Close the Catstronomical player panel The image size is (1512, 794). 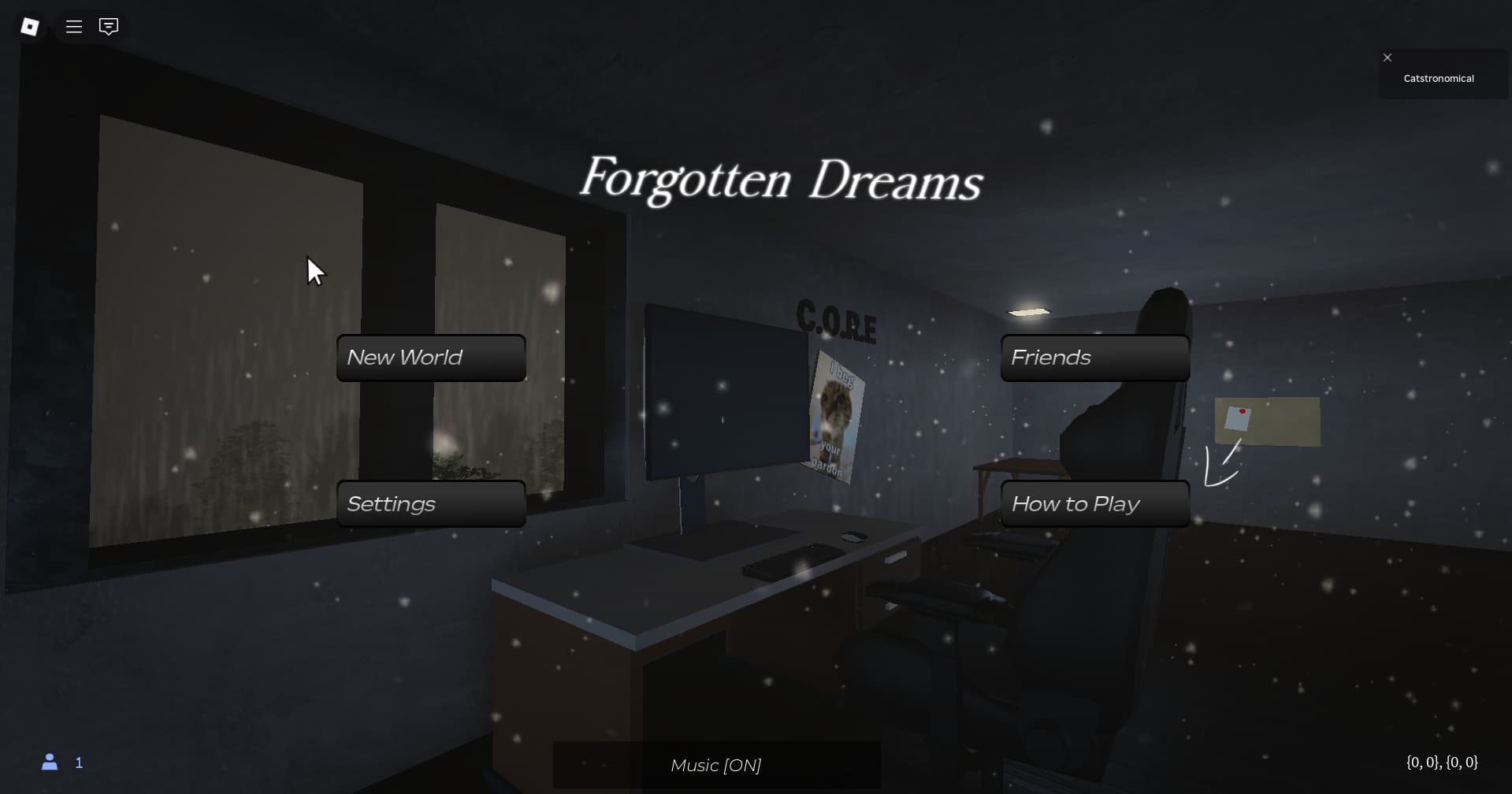[x=1387, y=58]
